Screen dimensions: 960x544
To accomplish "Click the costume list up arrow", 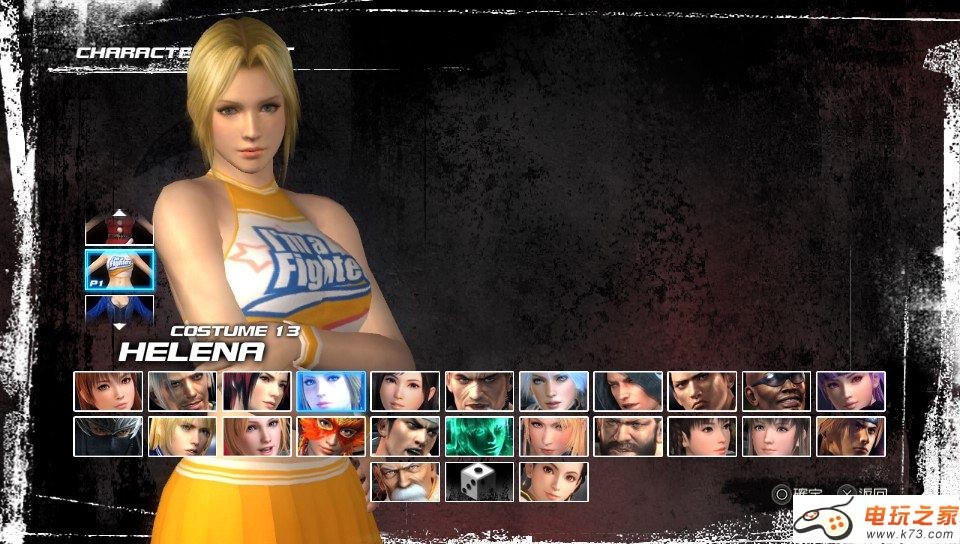I will [x=120, y=212].
